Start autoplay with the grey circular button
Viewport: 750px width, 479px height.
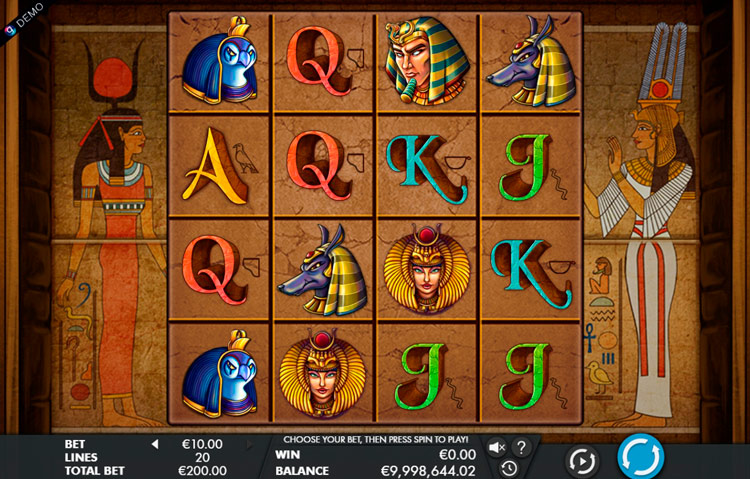[x=581, y=460]
